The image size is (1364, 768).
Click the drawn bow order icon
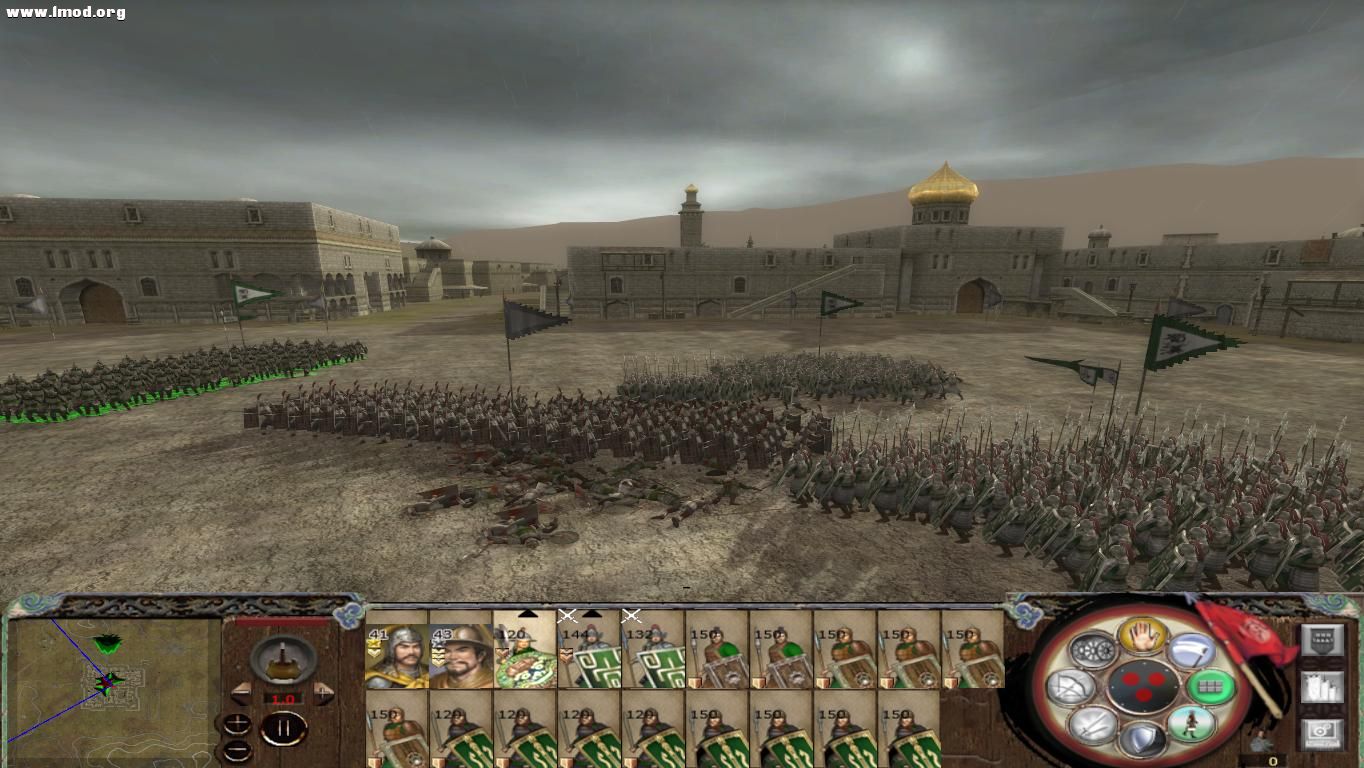click(x=1071, y=686)
